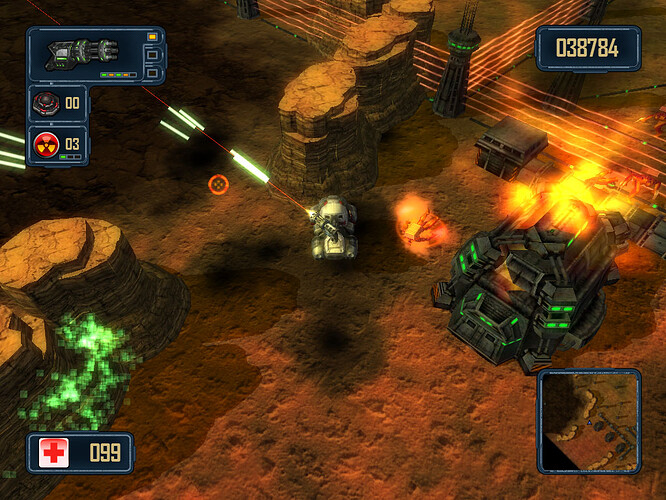Click the lit orange weapon slot indicator
666x500 pixels.
(x=152, y=37)
